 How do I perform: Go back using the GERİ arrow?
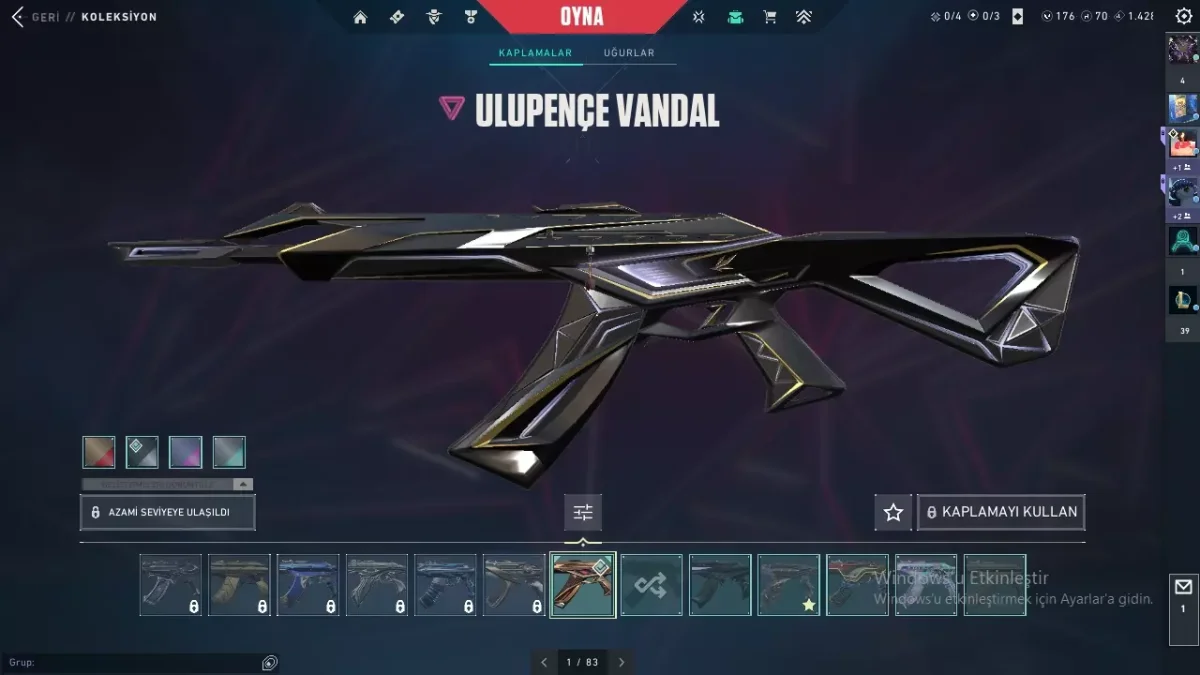(x=18, y=17)
